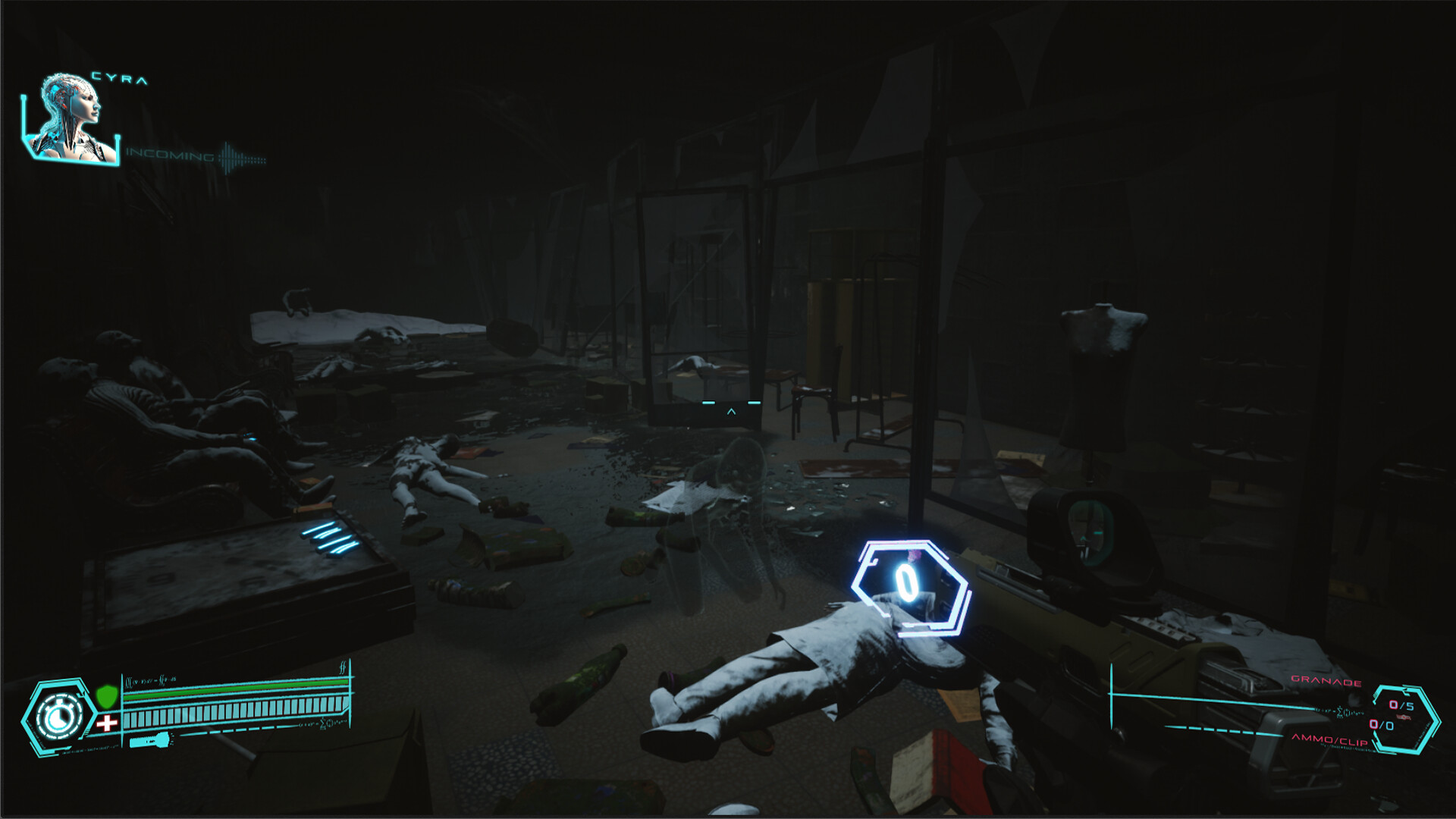The image size is (1456, 819).
Task: Click the 0/0 ammo counter
Action: (1381, 725)
